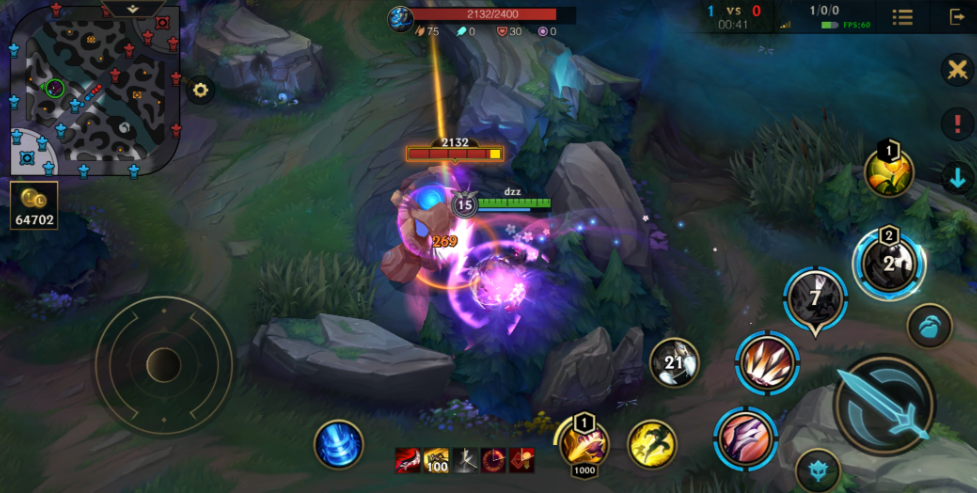This screenshot has height=493, width=977.
Task: Send the crossed-swords attack ping
Action: 957,70
